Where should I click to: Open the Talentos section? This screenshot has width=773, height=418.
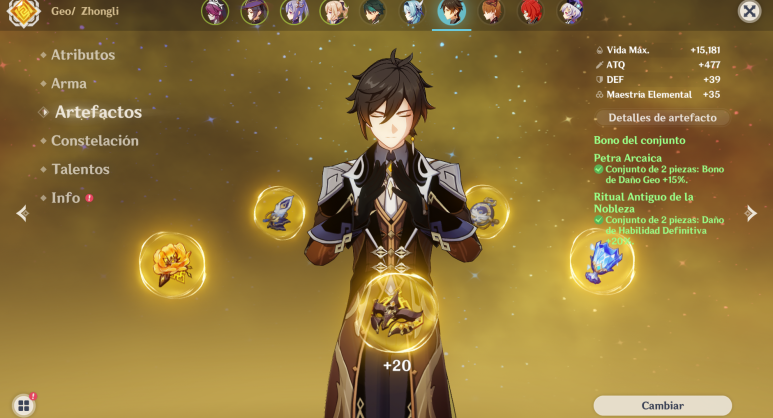(x=80, y=169)
